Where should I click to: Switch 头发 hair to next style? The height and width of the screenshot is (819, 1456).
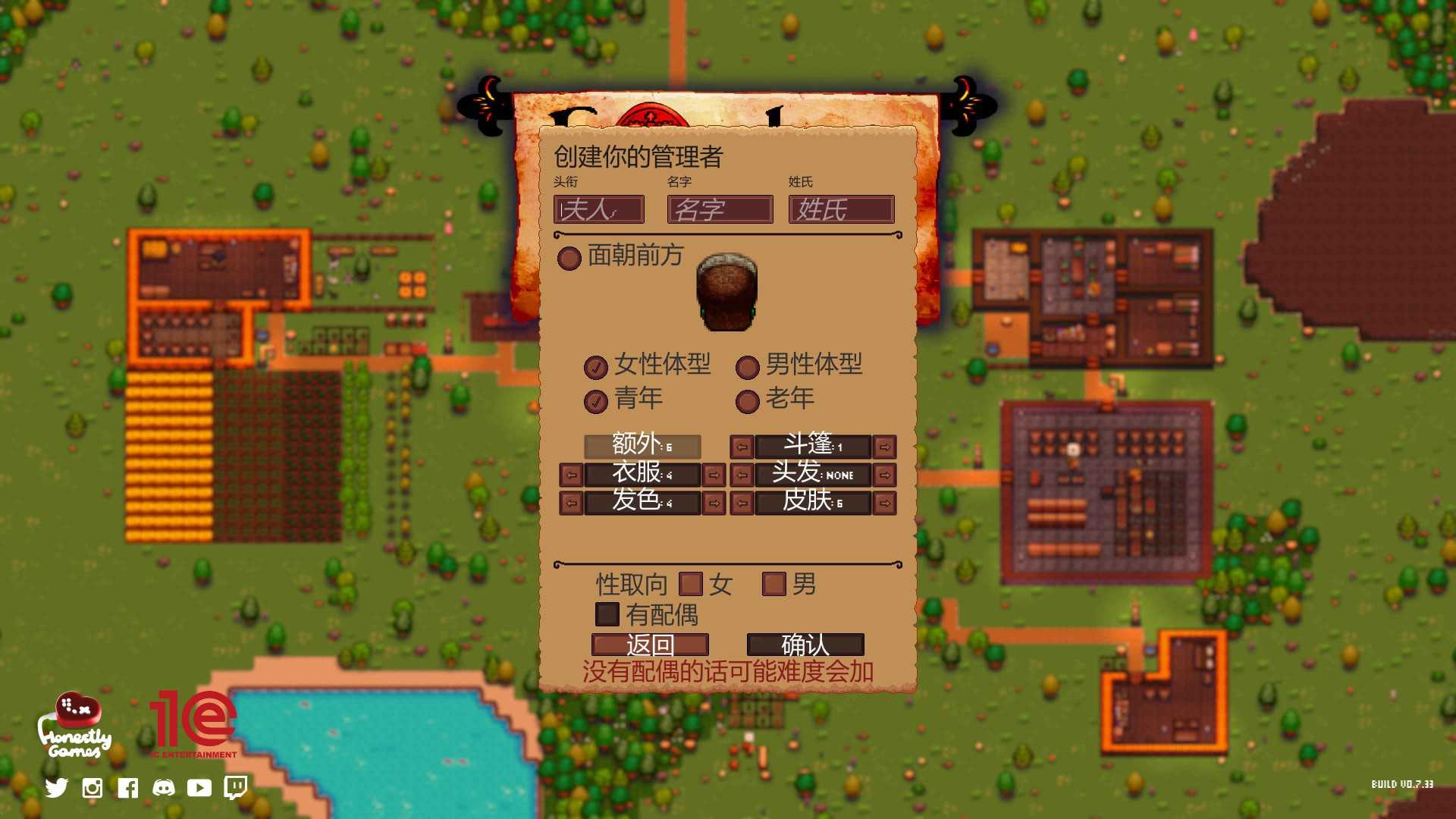point(884,475)
